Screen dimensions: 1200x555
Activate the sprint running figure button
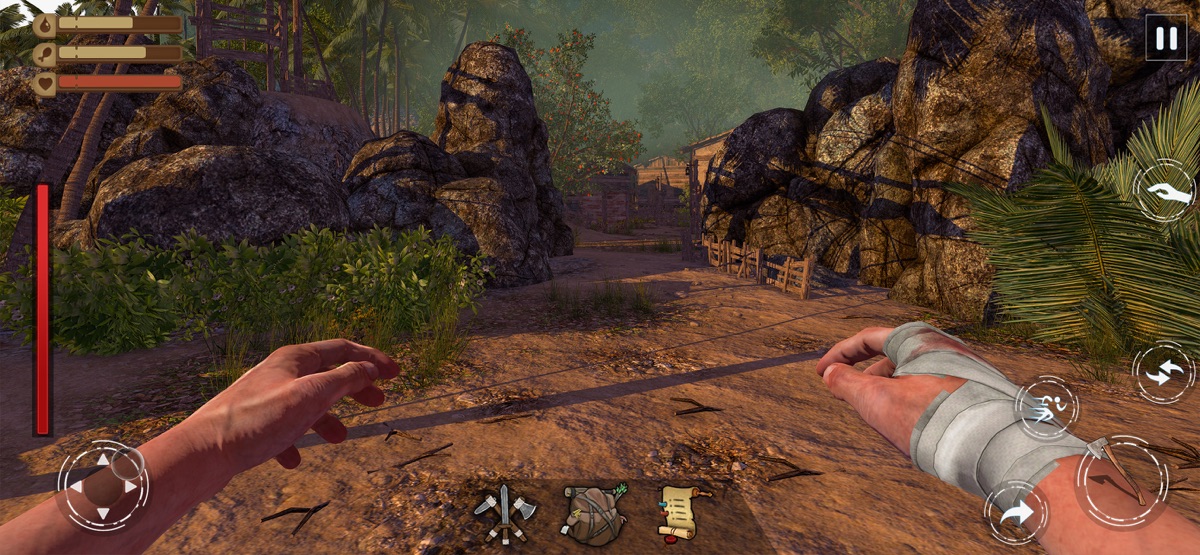click(x=1046, y=407)
